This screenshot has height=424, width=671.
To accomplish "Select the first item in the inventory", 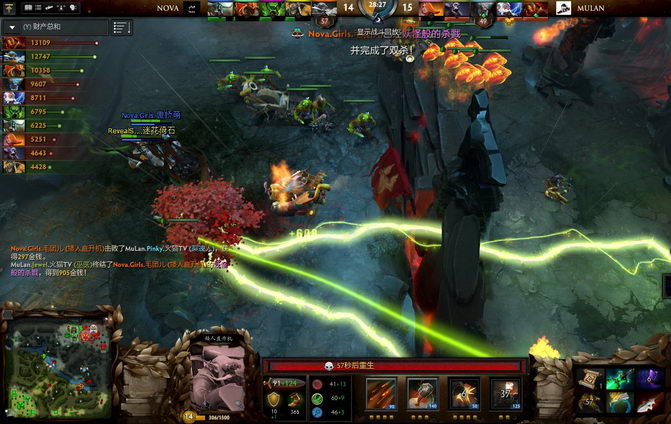I will (x=589, y=378).
